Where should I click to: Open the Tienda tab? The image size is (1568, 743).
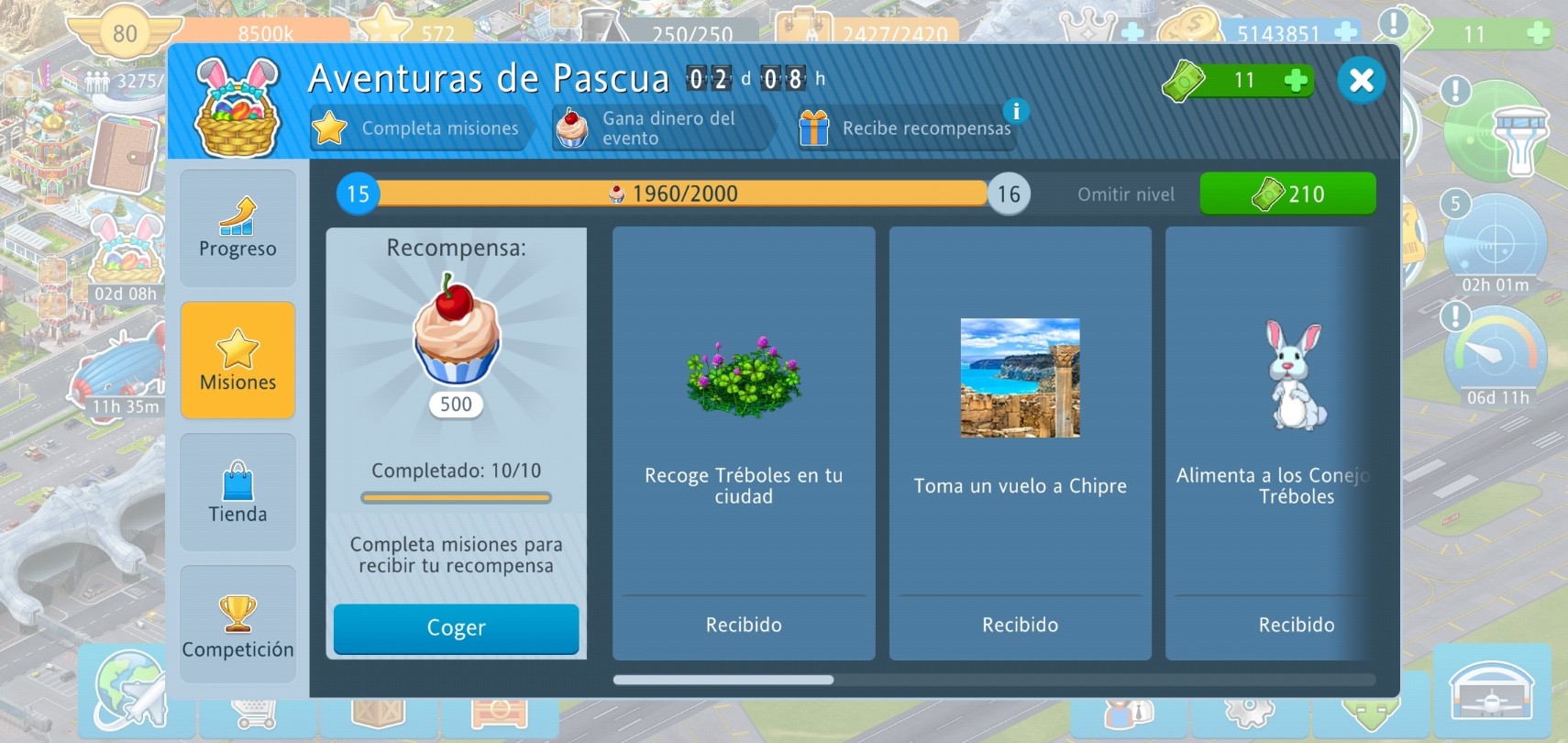[x=237, y=493]
